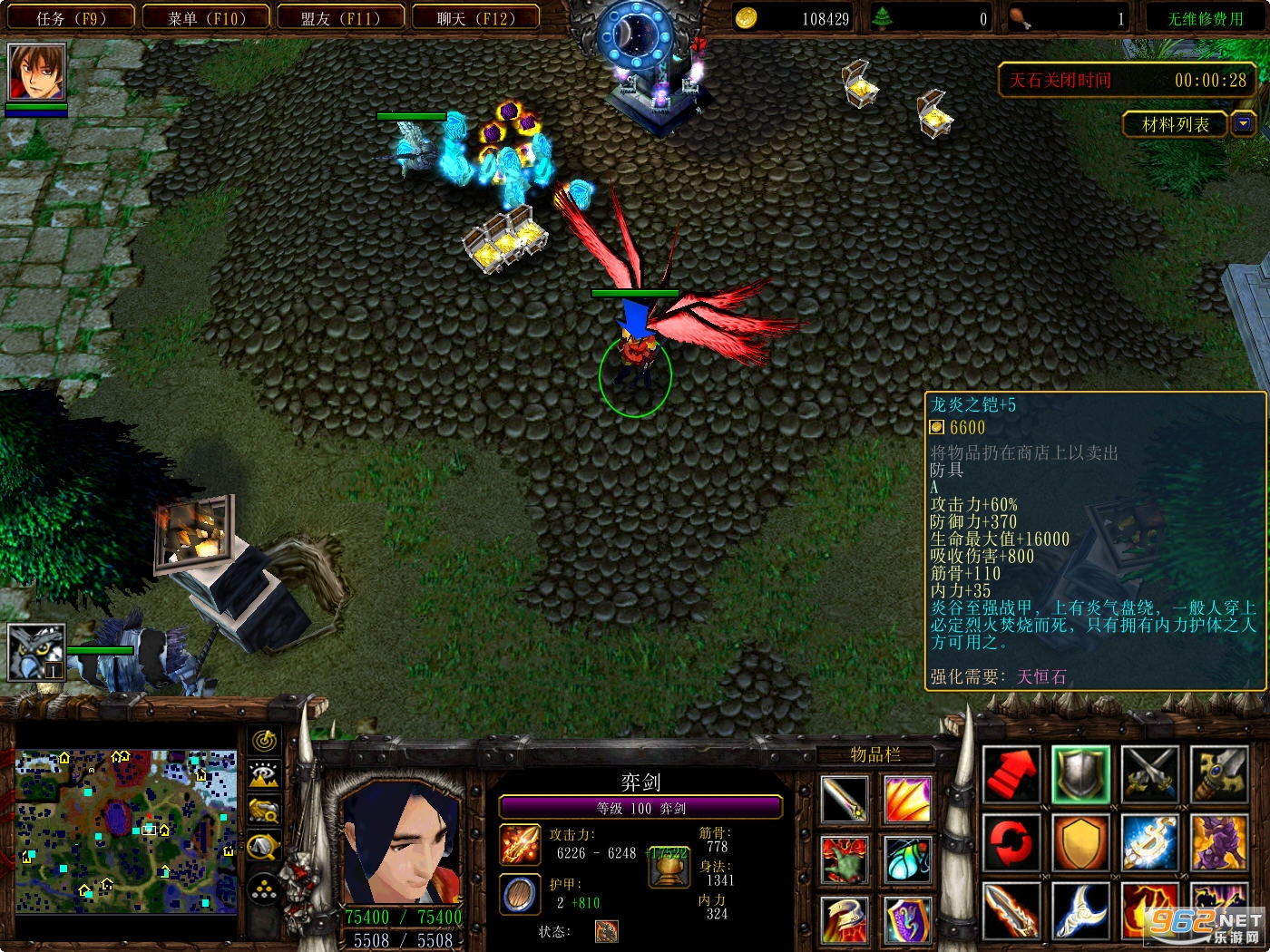The width and height of the screenshot is (1270, 952).
Task: Select the sword item in inventory
Action: click(x=845, y=799)
